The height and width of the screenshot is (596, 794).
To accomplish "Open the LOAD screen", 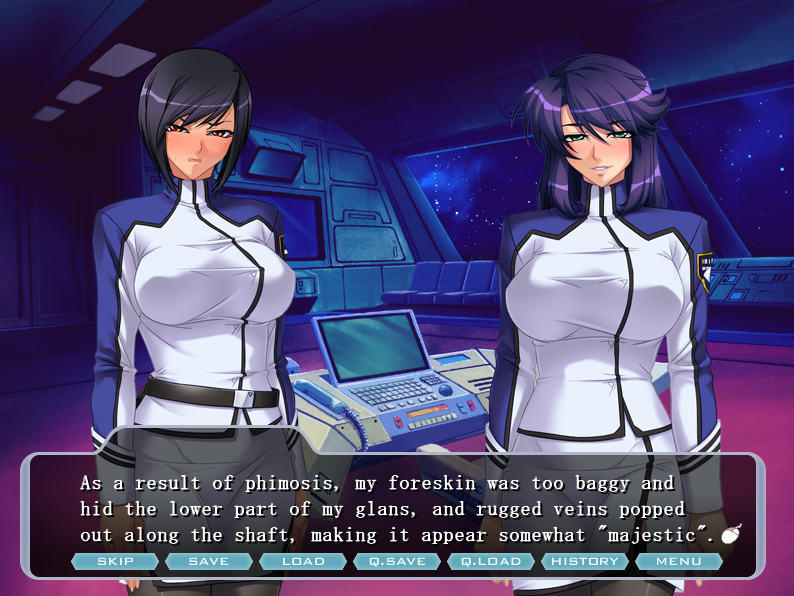I will (x=303, y=561).
